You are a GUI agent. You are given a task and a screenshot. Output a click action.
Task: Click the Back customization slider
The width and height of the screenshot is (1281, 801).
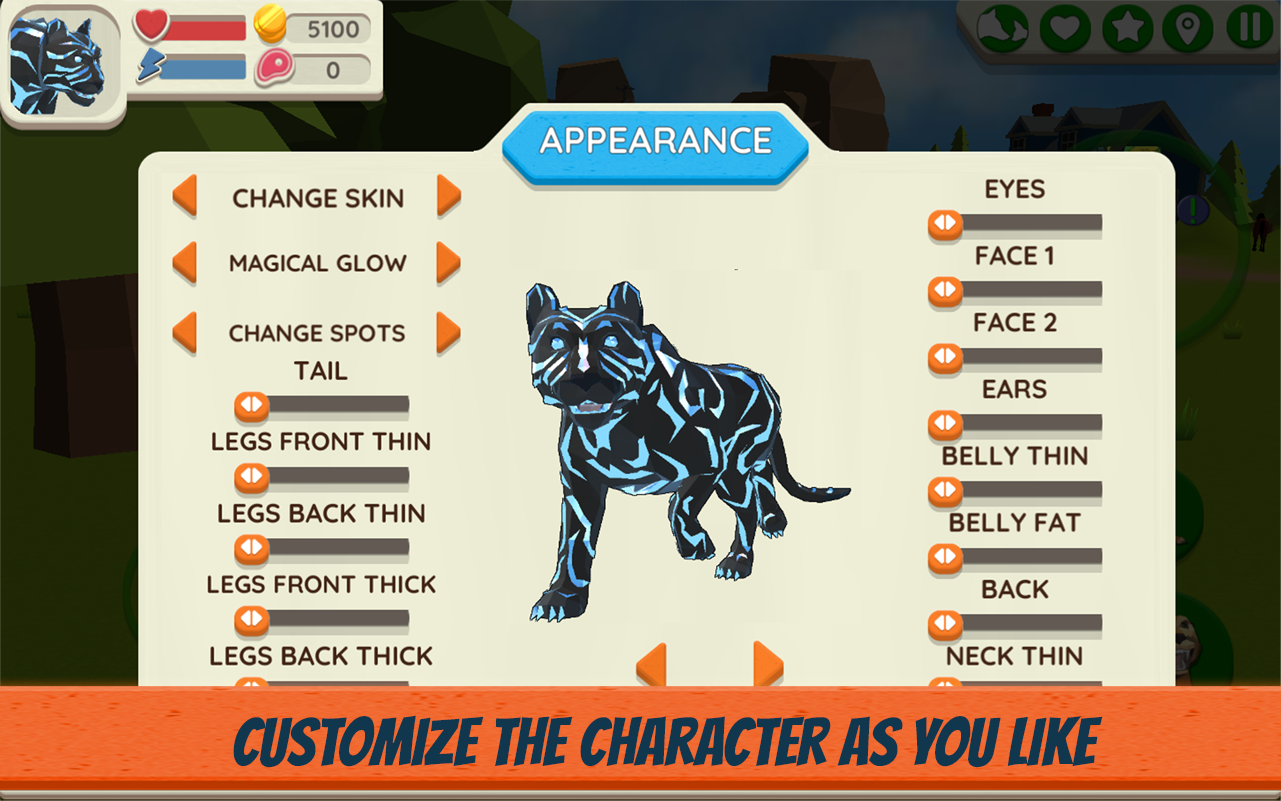[x=943, y=622]
